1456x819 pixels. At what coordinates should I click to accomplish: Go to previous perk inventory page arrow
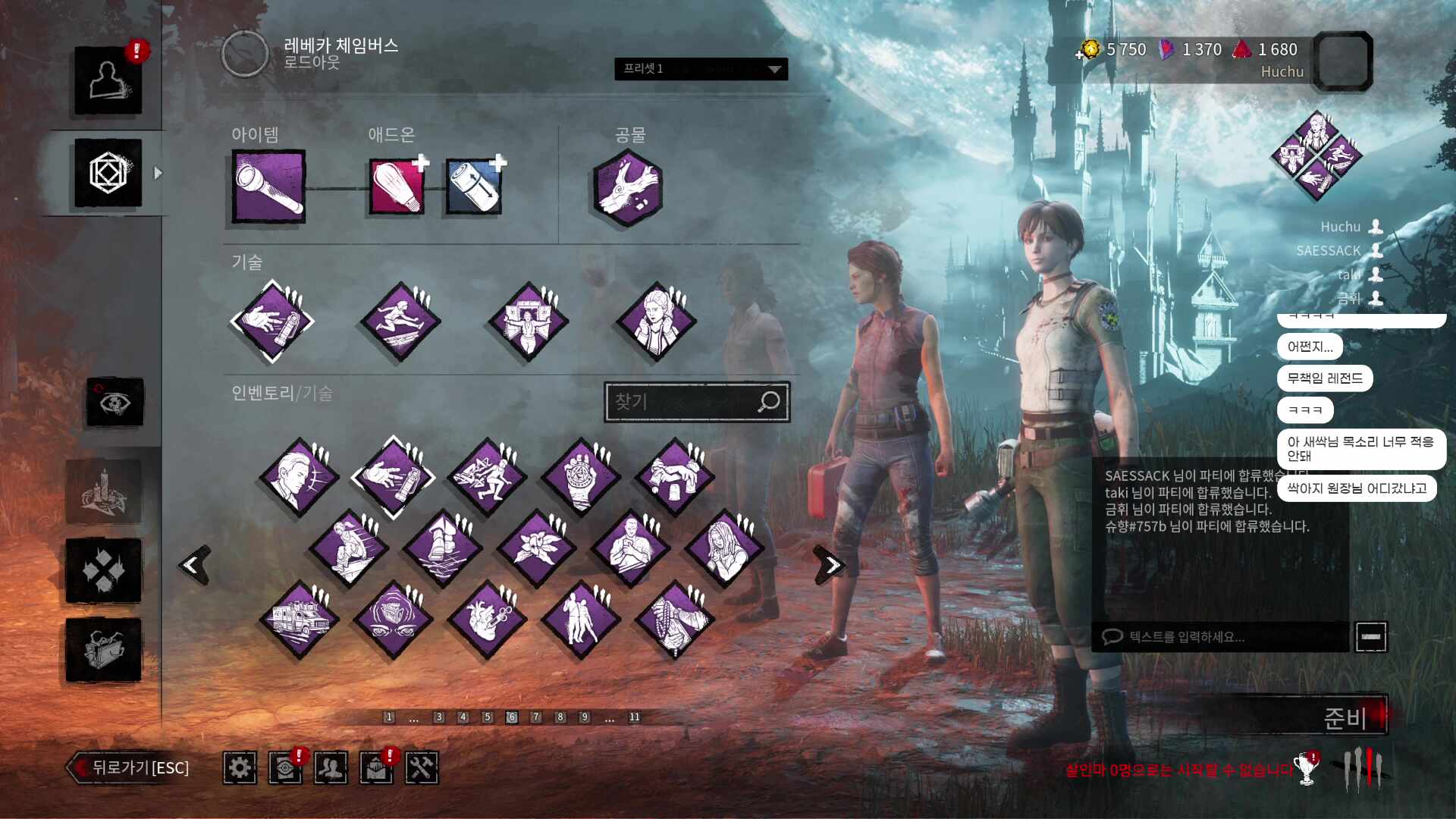[x=195, y=565]
